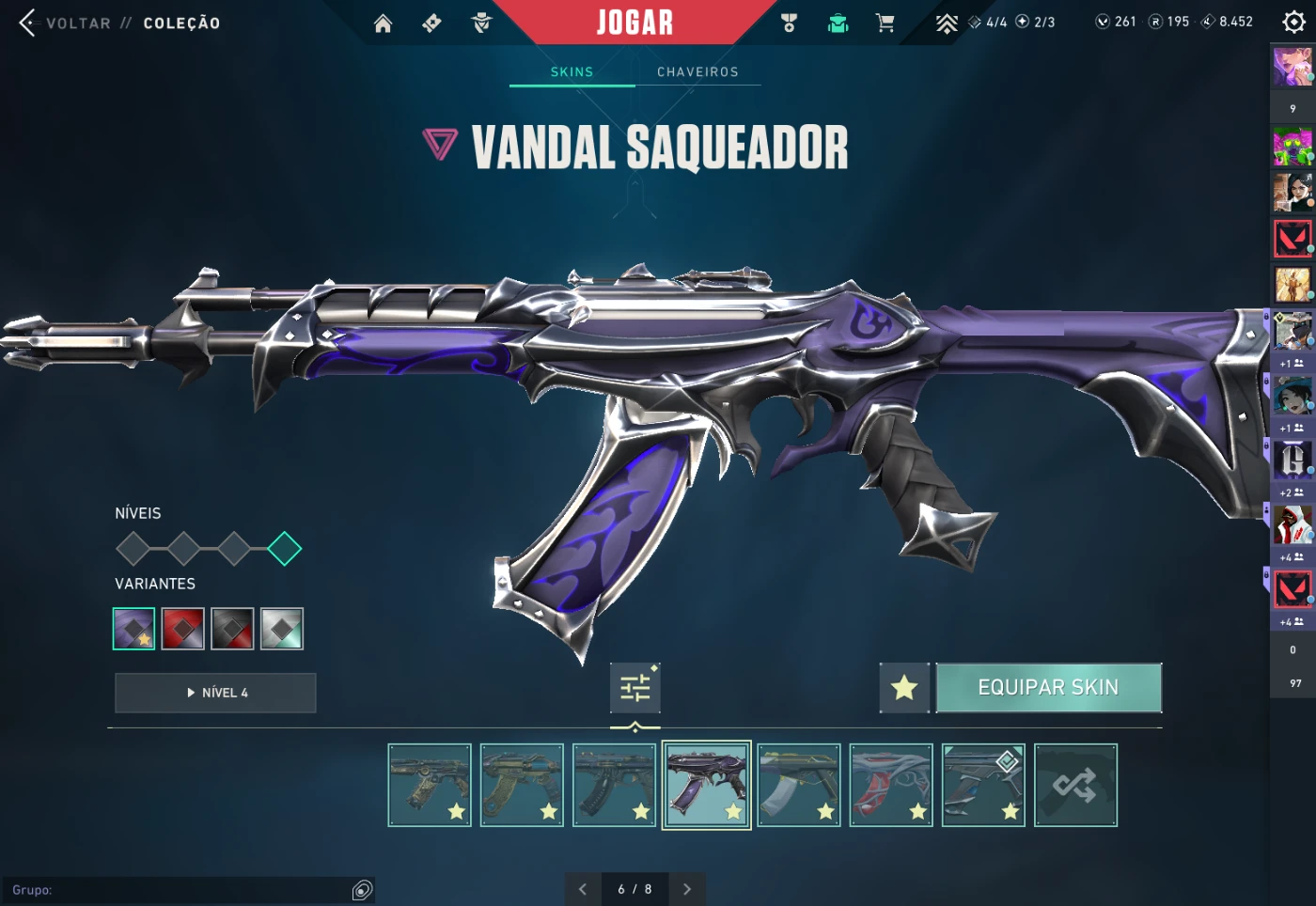Open settings via the gear icon
This screenshot has height=906, width=1316.
click(1293, 22)
